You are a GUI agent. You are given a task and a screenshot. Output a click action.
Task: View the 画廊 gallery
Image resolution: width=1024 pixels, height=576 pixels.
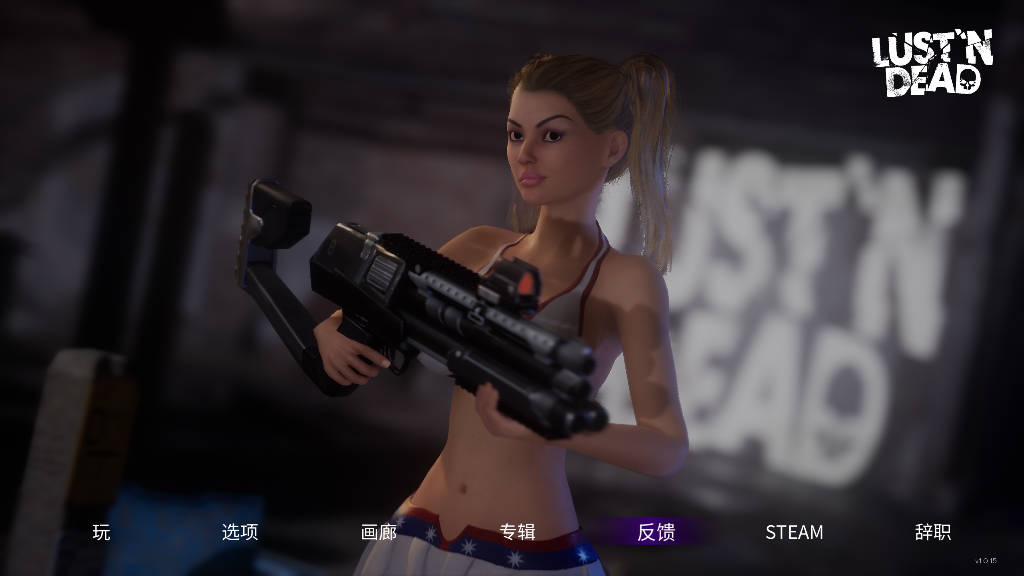click(x=379, y=532)
